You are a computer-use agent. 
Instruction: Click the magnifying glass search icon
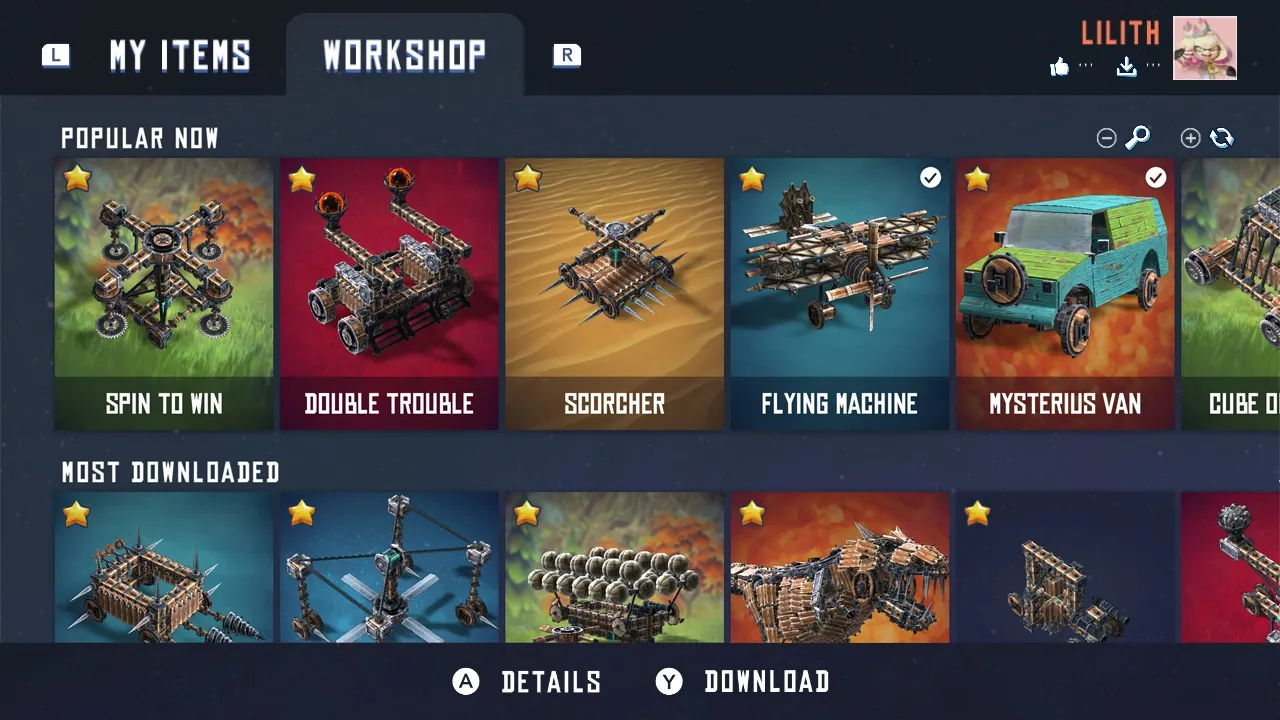[1138, 138]
